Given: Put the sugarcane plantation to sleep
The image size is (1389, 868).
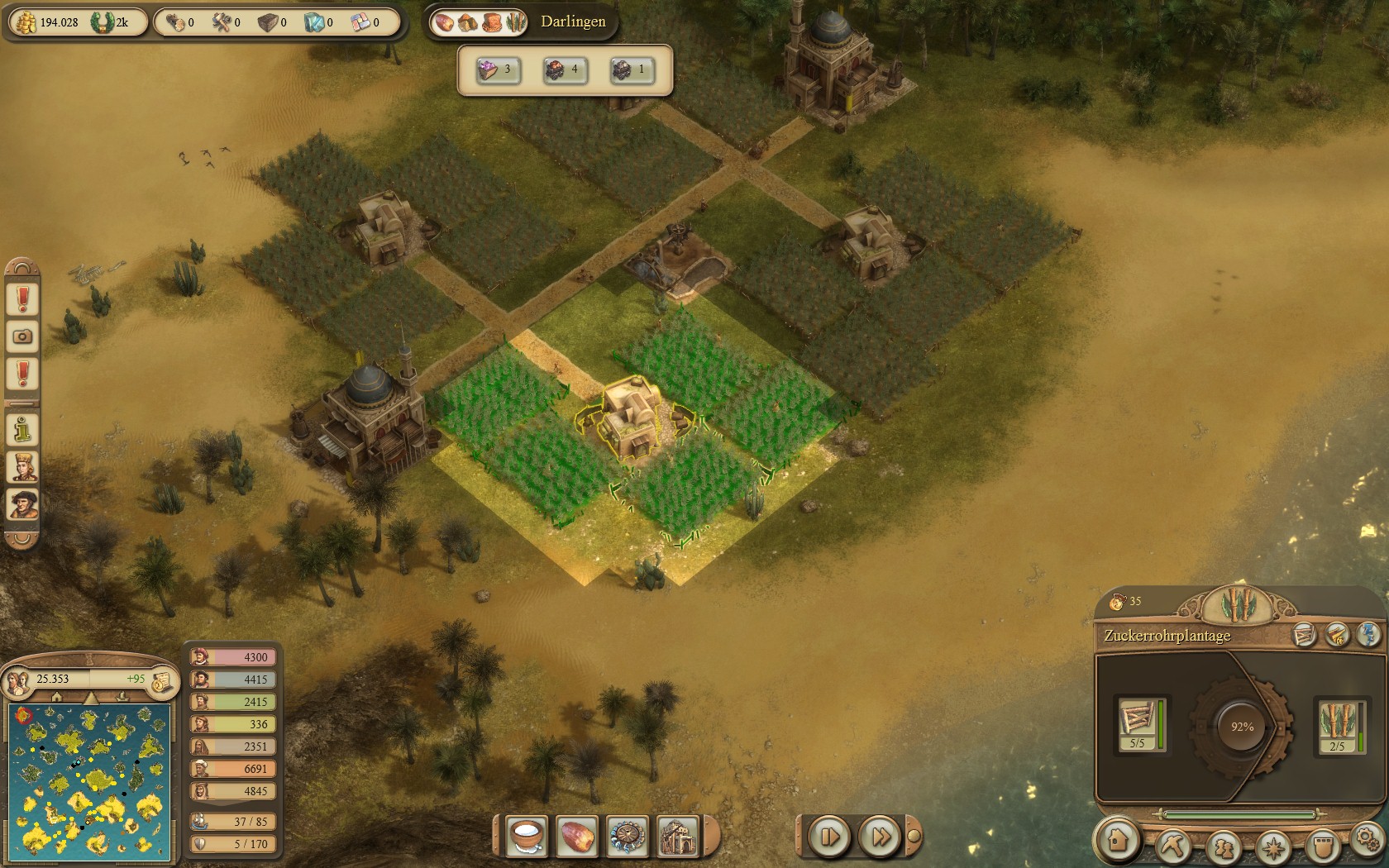Looking at the screenshot, I should [1368, 635].
